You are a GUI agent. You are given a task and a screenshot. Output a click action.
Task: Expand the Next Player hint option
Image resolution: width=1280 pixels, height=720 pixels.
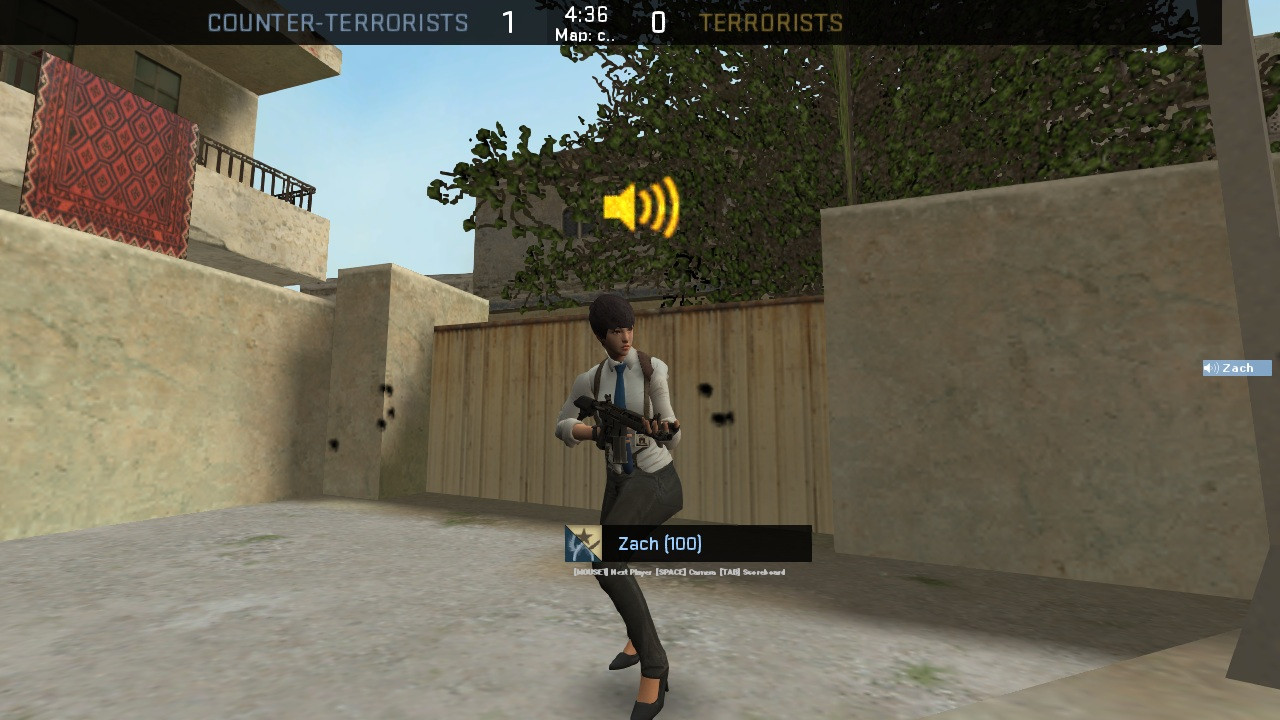tap(612, 571)
